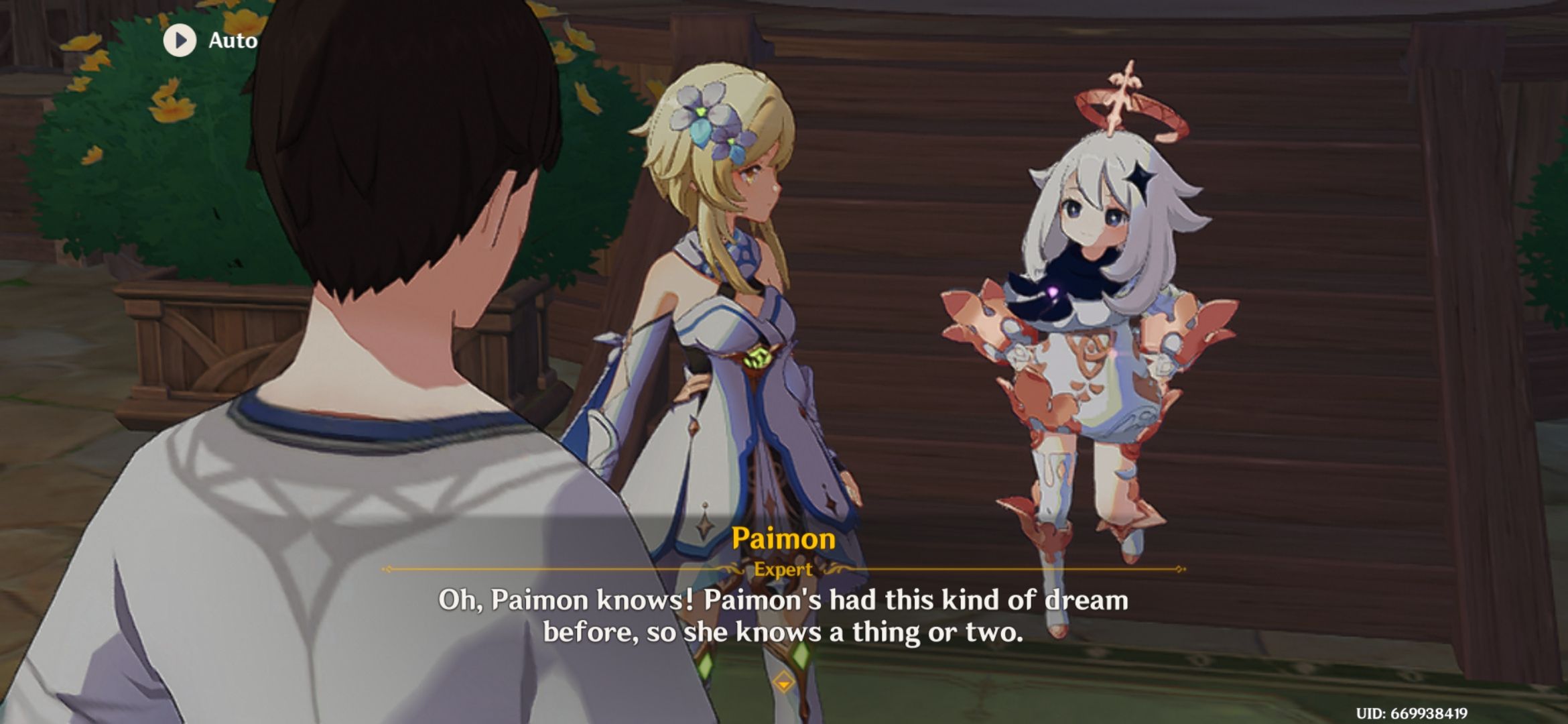Enable auto-advance by clicking Auto
Viewport: 1568px width, 724px height.
231,40
